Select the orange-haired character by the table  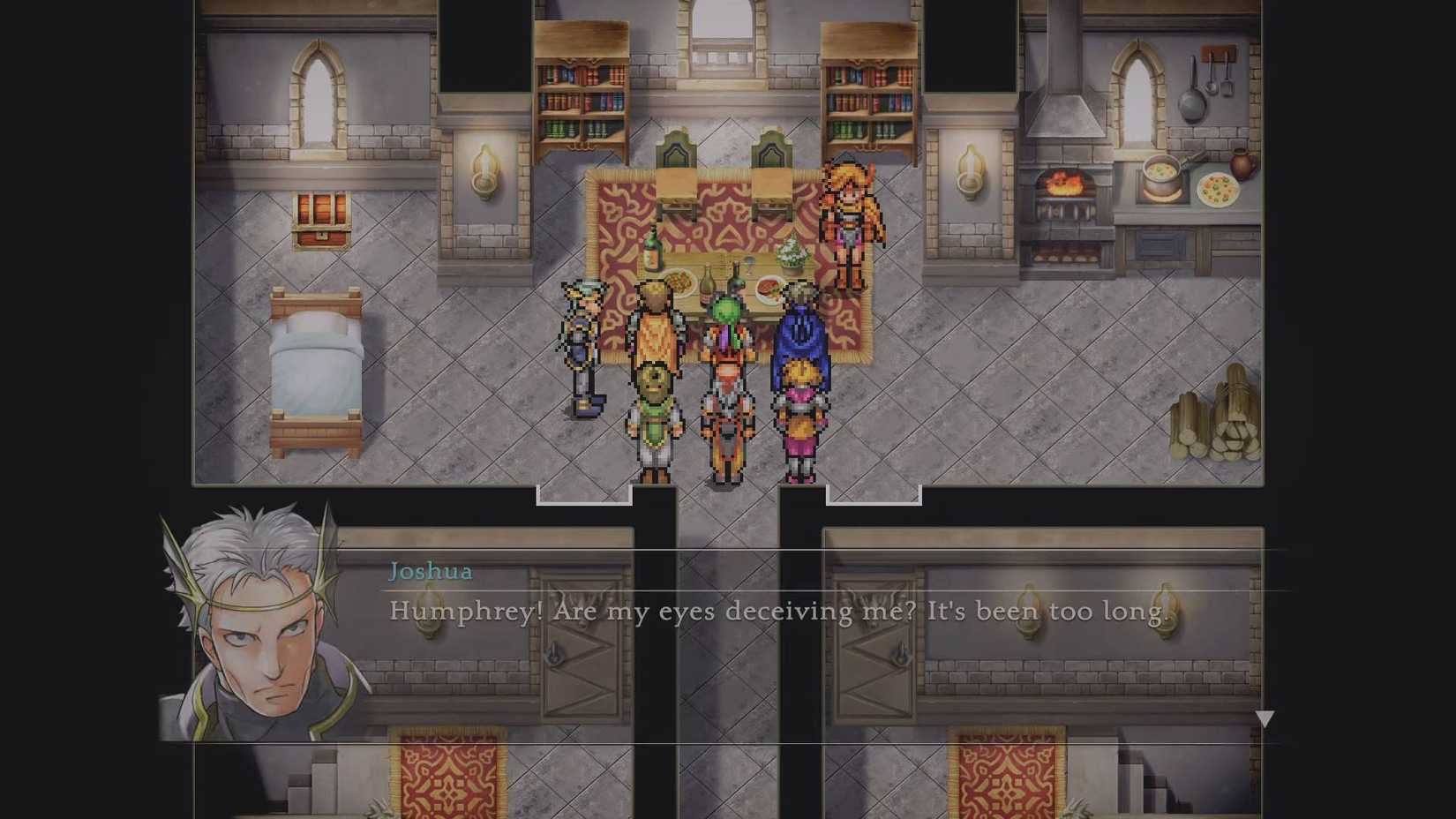(x=849, y=212)
